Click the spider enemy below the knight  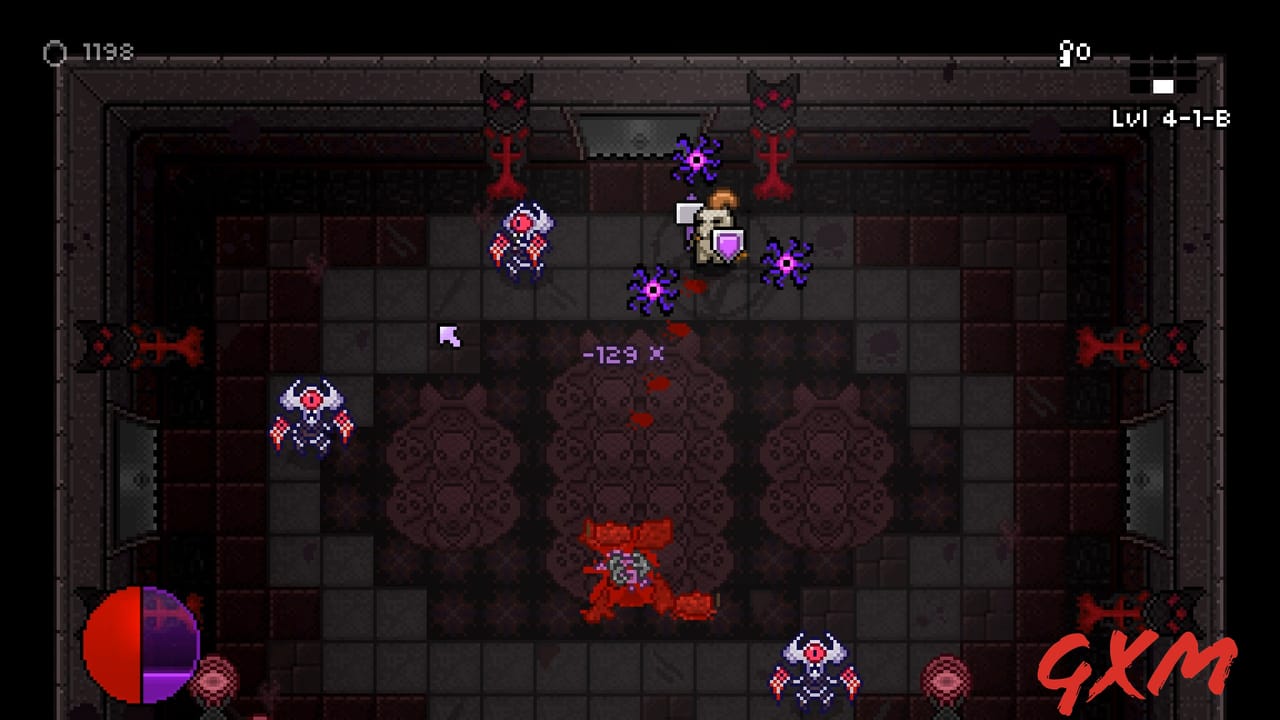click(655, 292)
